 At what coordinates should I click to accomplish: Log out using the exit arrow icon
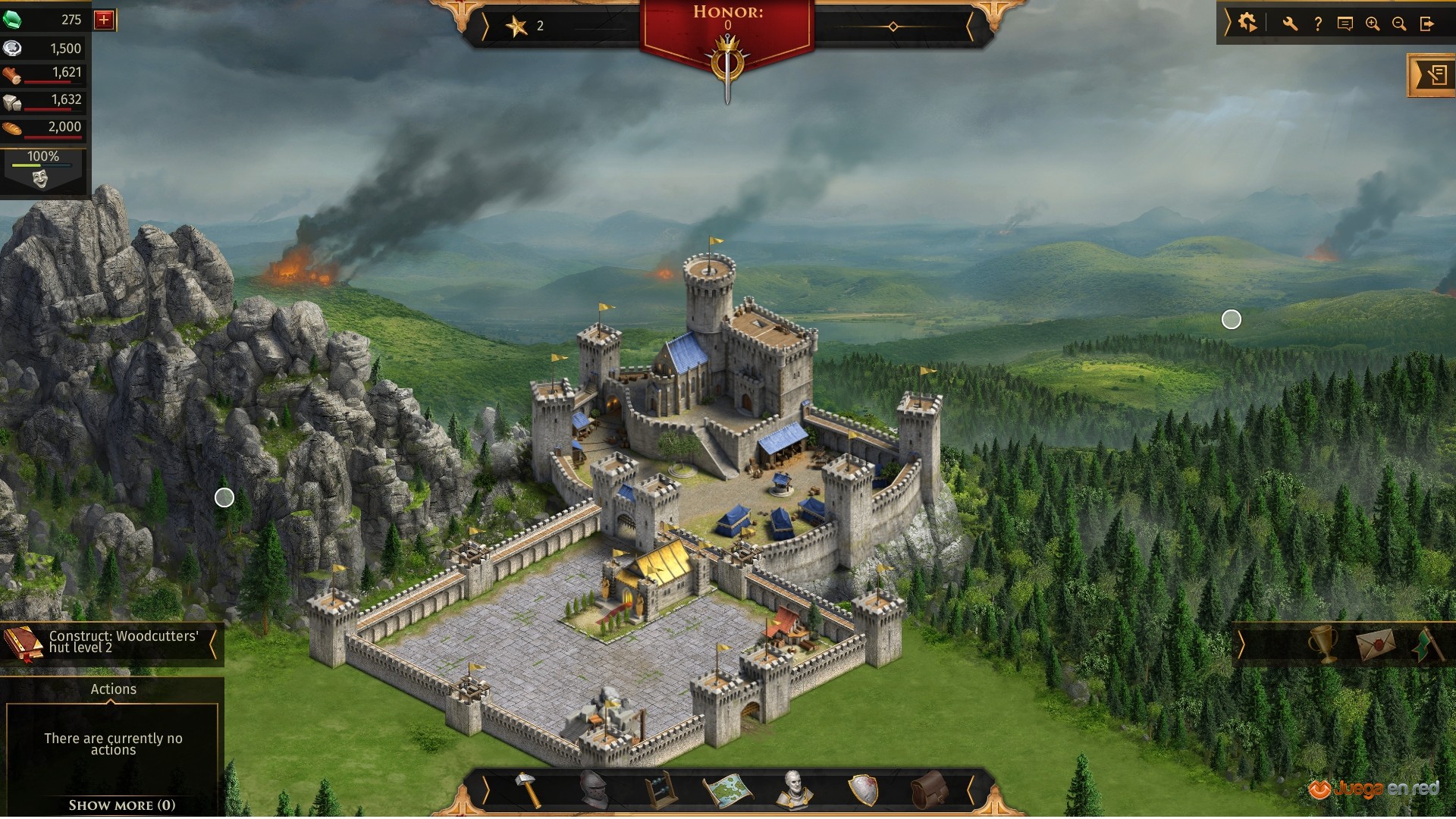pos(1427,24)
